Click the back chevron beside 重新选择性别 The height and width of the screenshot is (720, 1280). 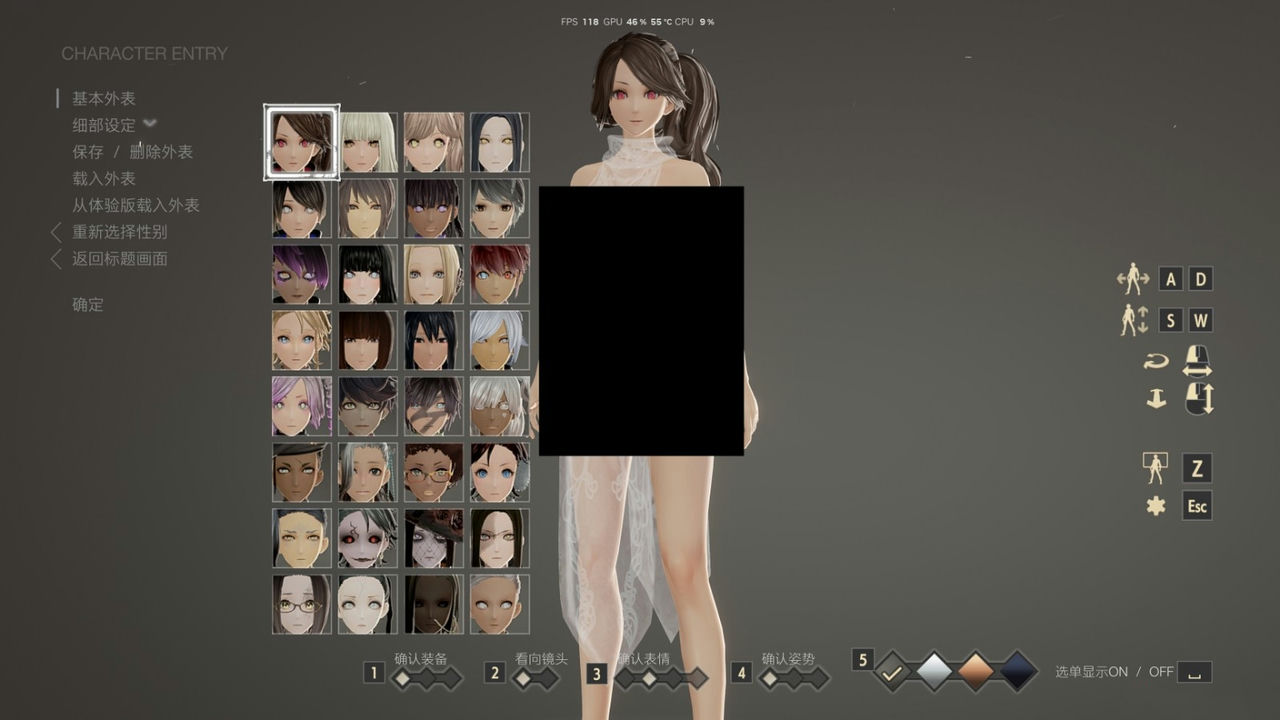tap(56, 233)
